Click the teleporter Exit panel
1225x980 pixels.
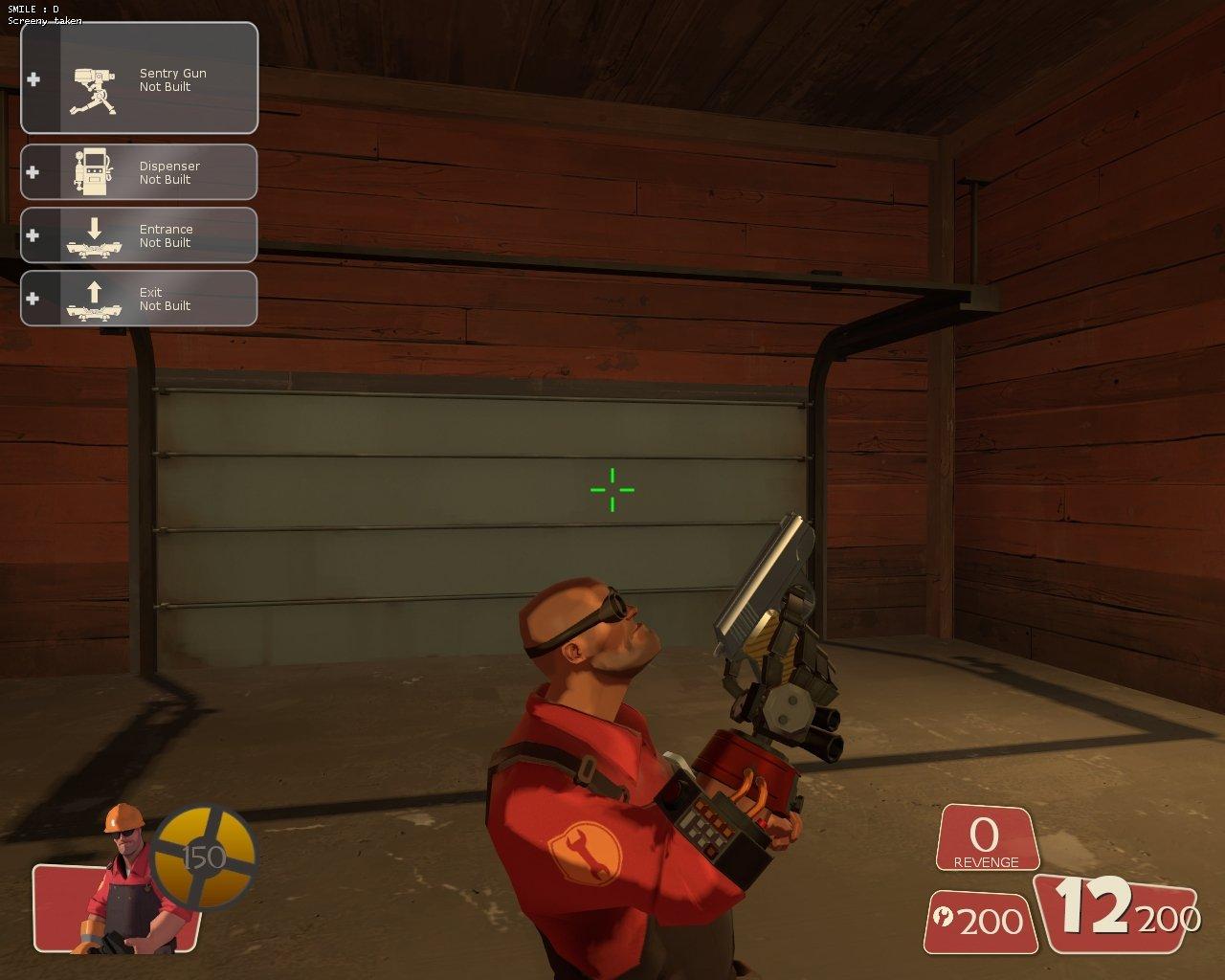pyautogui.click(x=140, y=299)
